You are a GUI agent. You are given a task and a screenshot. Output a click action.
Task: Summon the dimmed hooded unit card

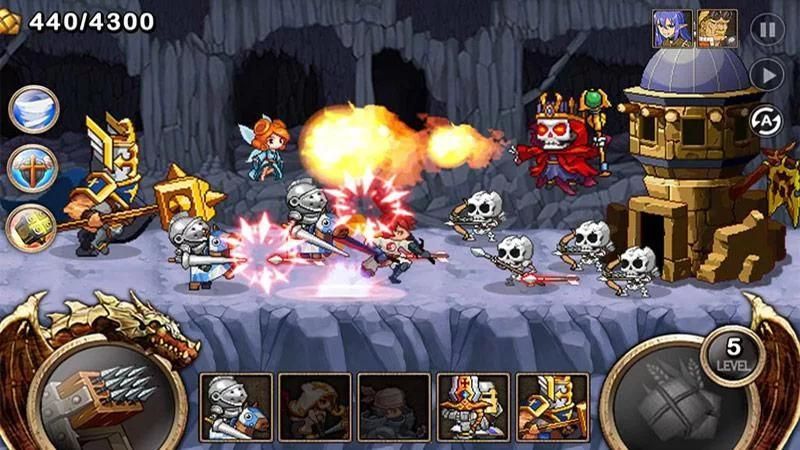click(x=394, y=407)
